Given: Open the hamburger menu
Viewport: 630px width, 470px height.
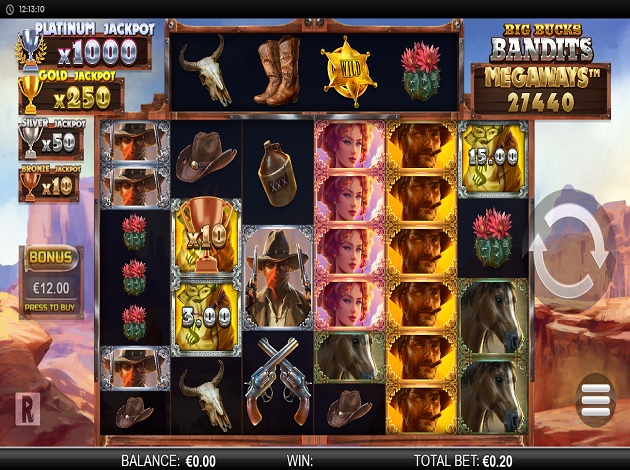Looking at the screenshot, I should (595, 401).
